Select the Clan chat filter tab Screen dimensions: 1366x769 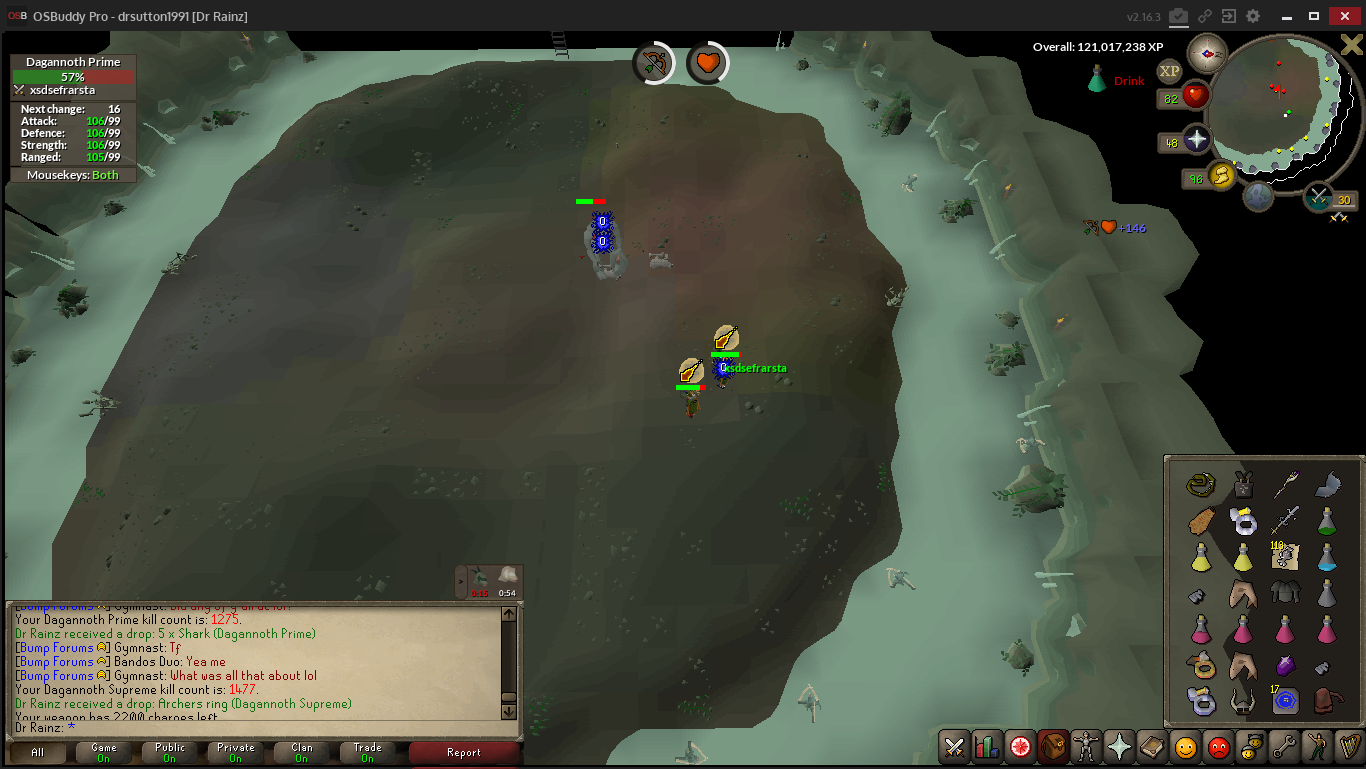302,752
